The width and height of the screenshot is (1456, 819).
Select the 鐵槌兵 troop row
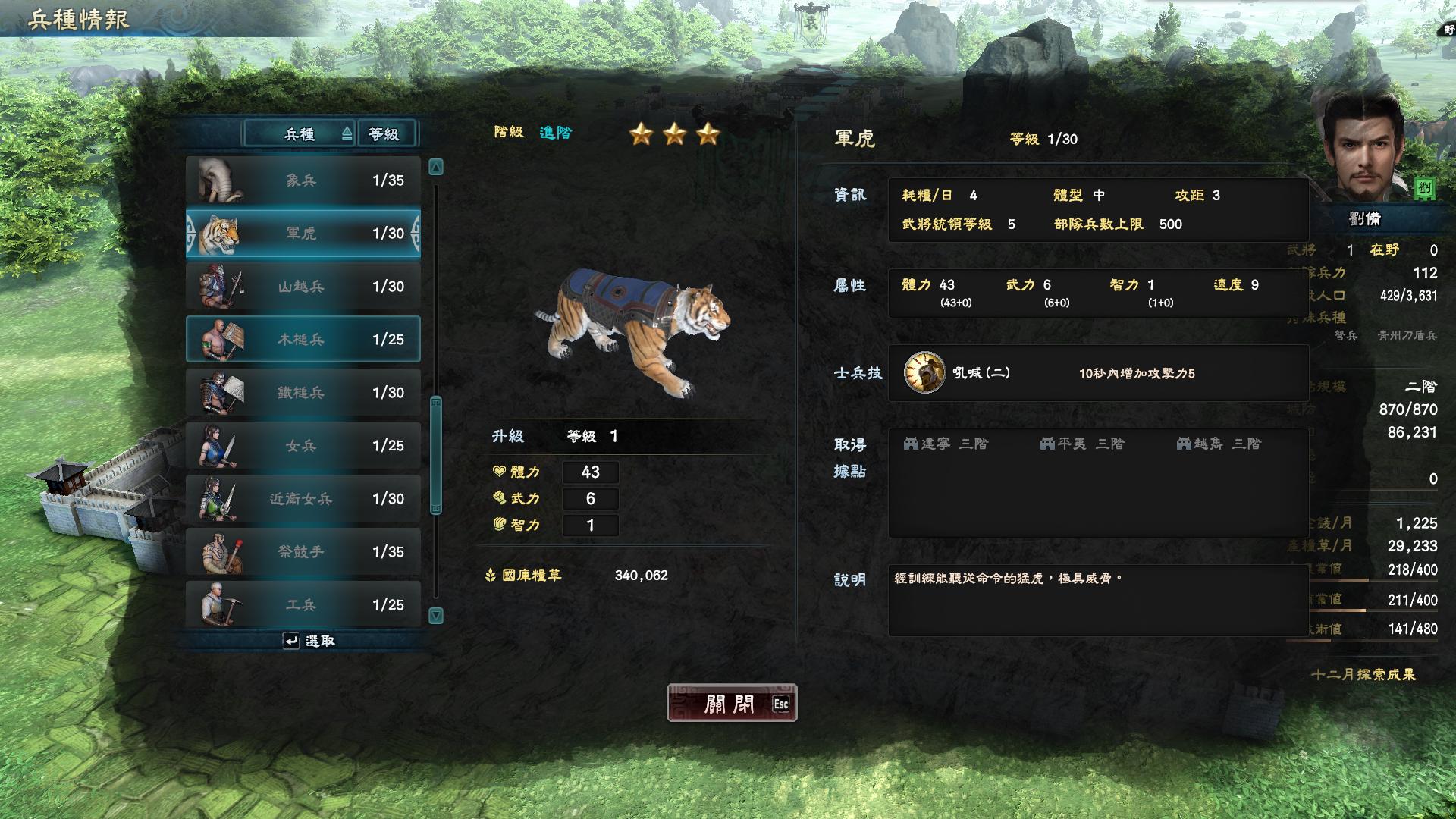pos(303,393)
